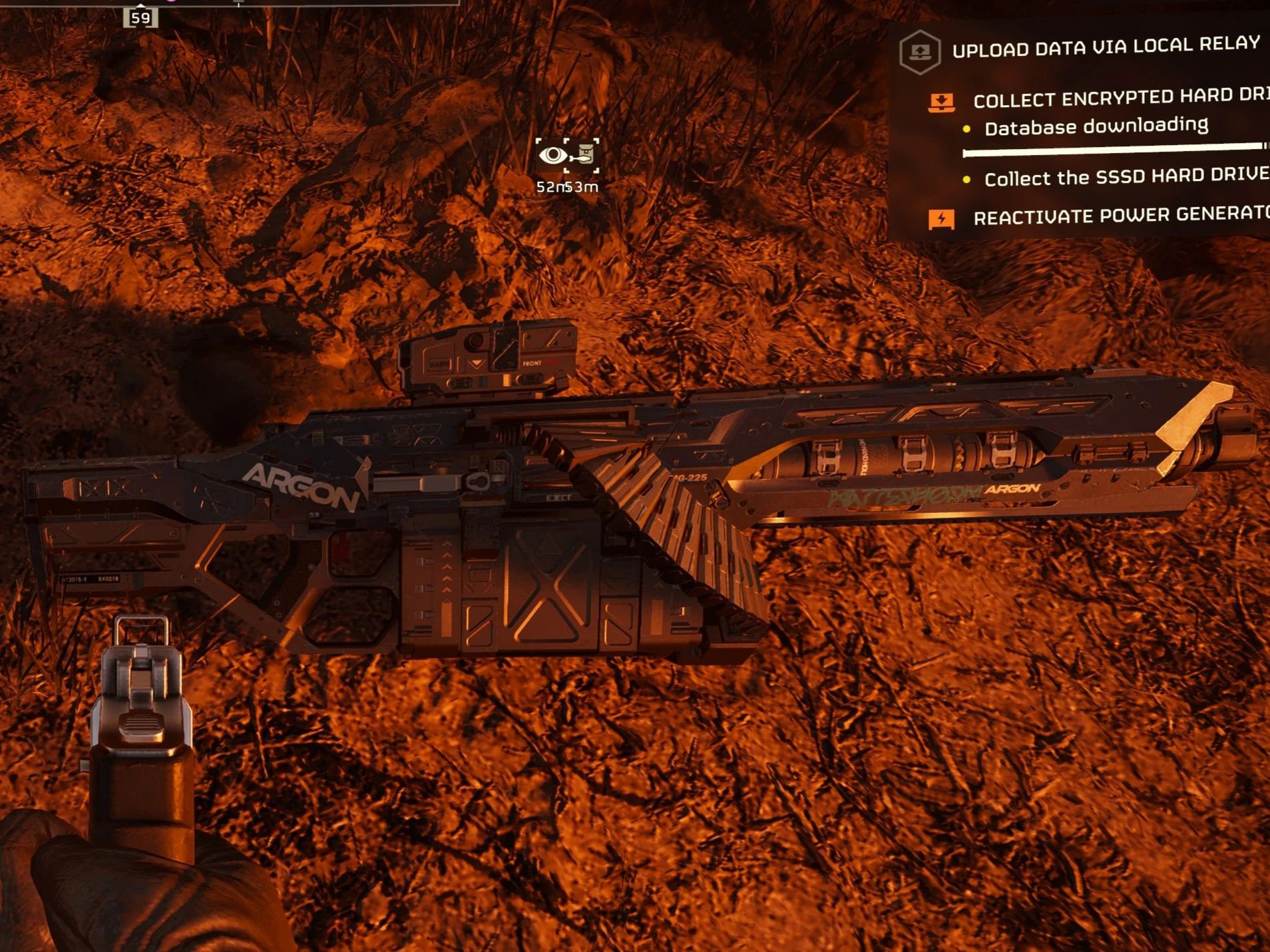This screenshot has width=1270, height=952.
Task: Click the eye waypoint marker
Action: click(552, 156)
